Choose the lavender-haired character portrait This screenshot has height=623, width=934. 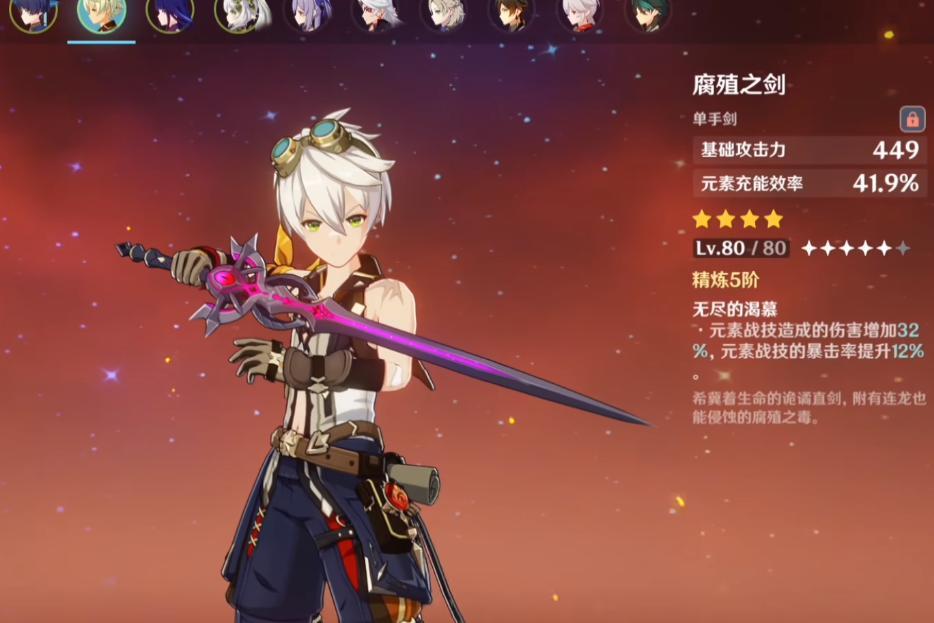(306, 14)
